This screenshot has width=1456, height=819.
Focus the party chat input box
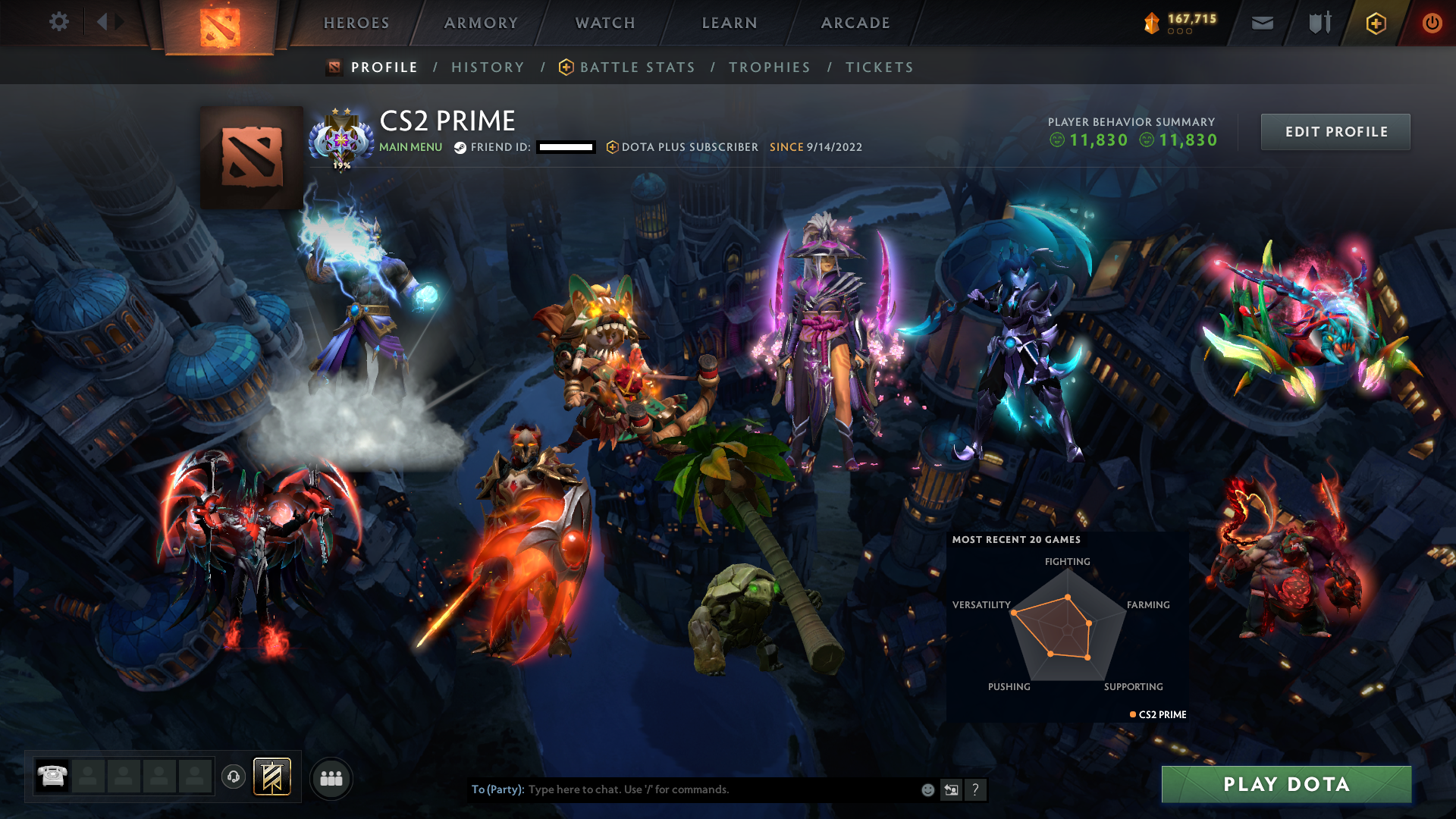[720, 789]
